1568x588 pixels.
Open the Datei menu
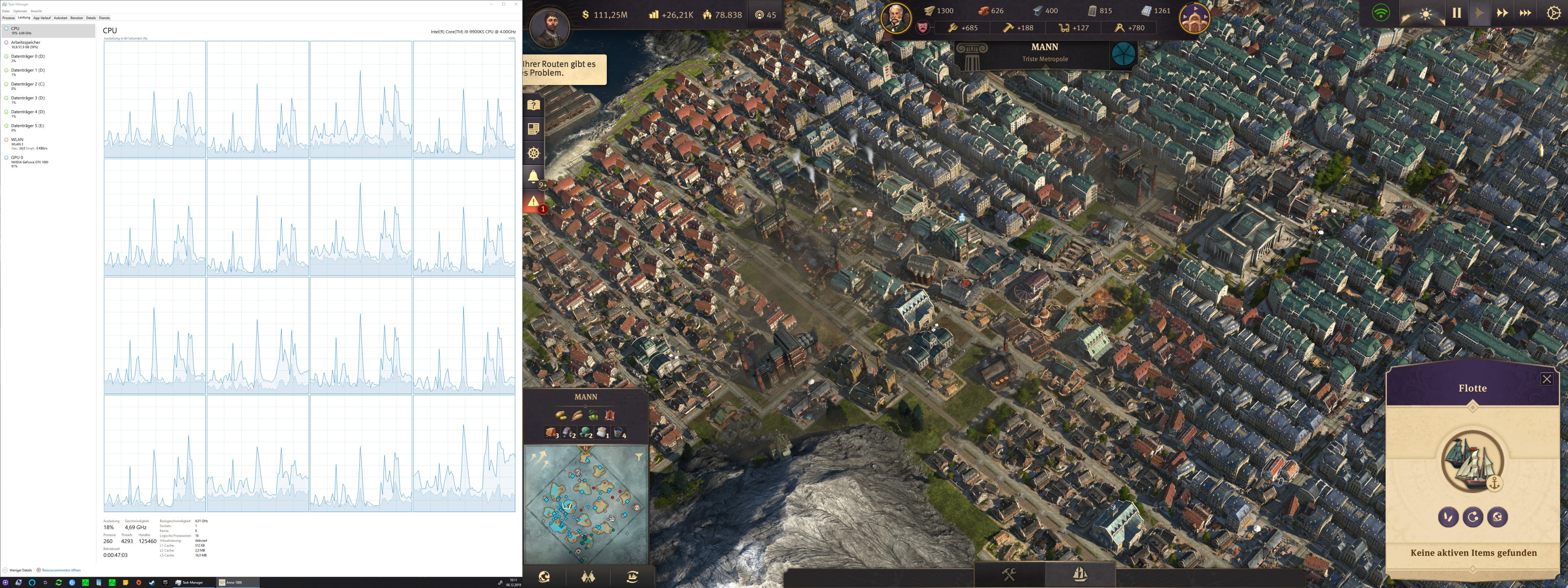[x=6, y=10]
